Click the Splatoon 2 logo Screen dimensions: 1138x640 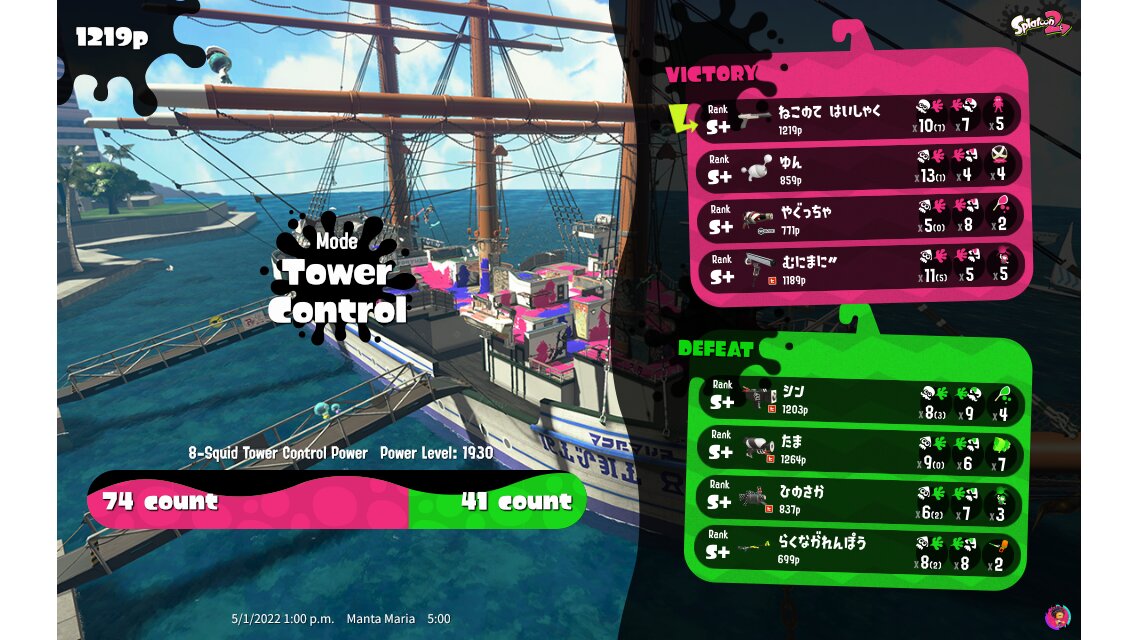1039,23
